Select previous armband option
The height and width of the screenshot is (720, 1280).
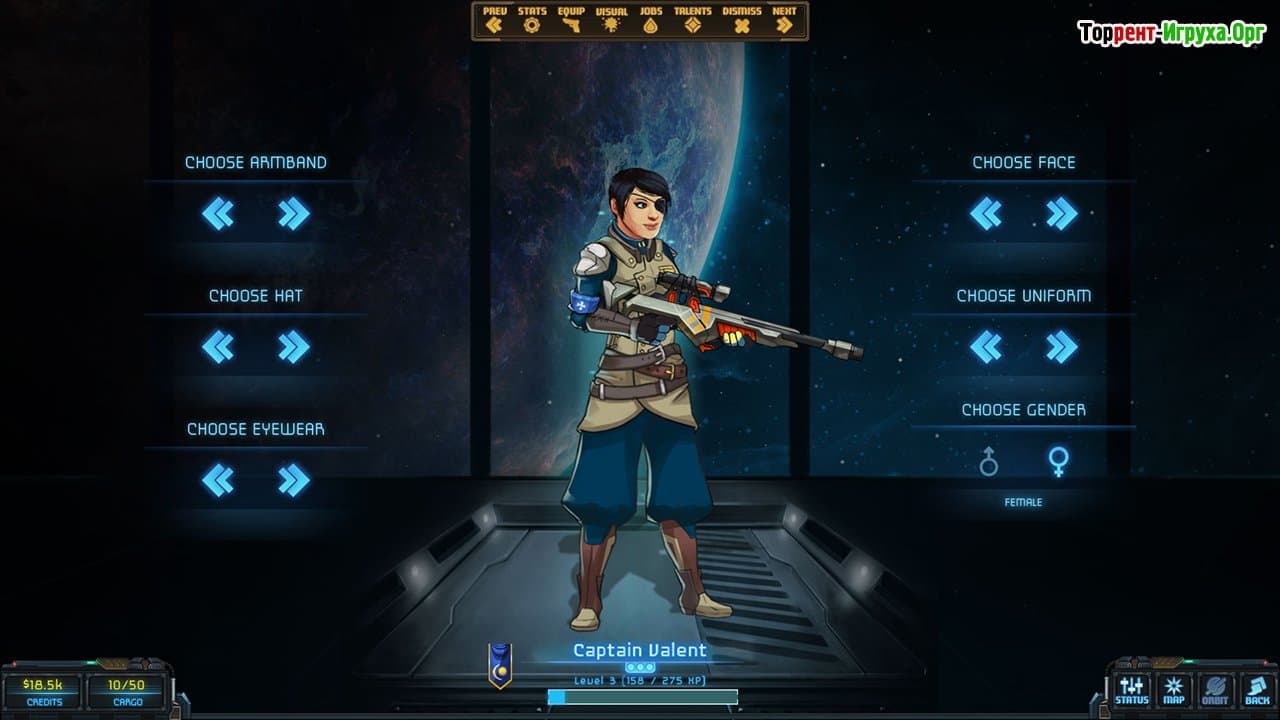tap(218, 213)
